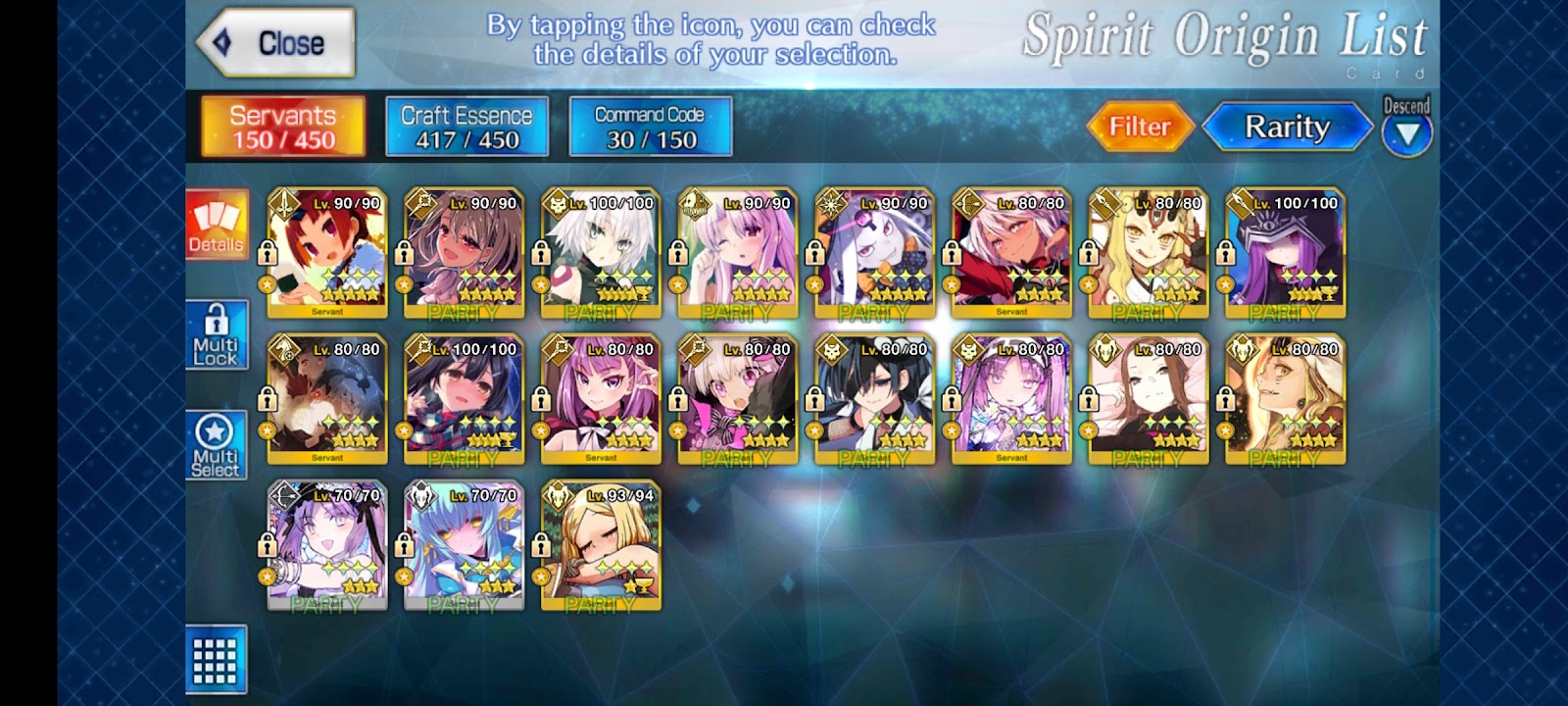Switch to the Command Code tab
Screen dimensions: 1568x706
tap(650, 126)
